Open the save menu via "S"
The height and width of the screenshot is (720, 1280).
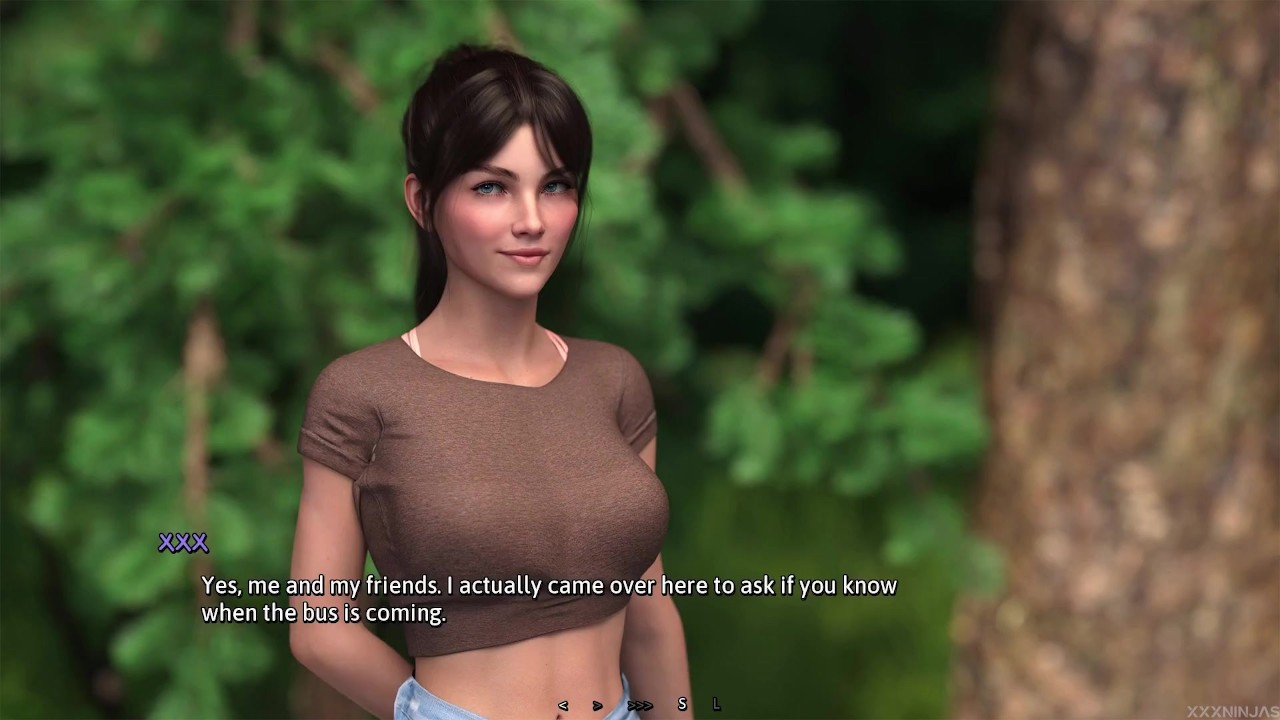(682, 704)
